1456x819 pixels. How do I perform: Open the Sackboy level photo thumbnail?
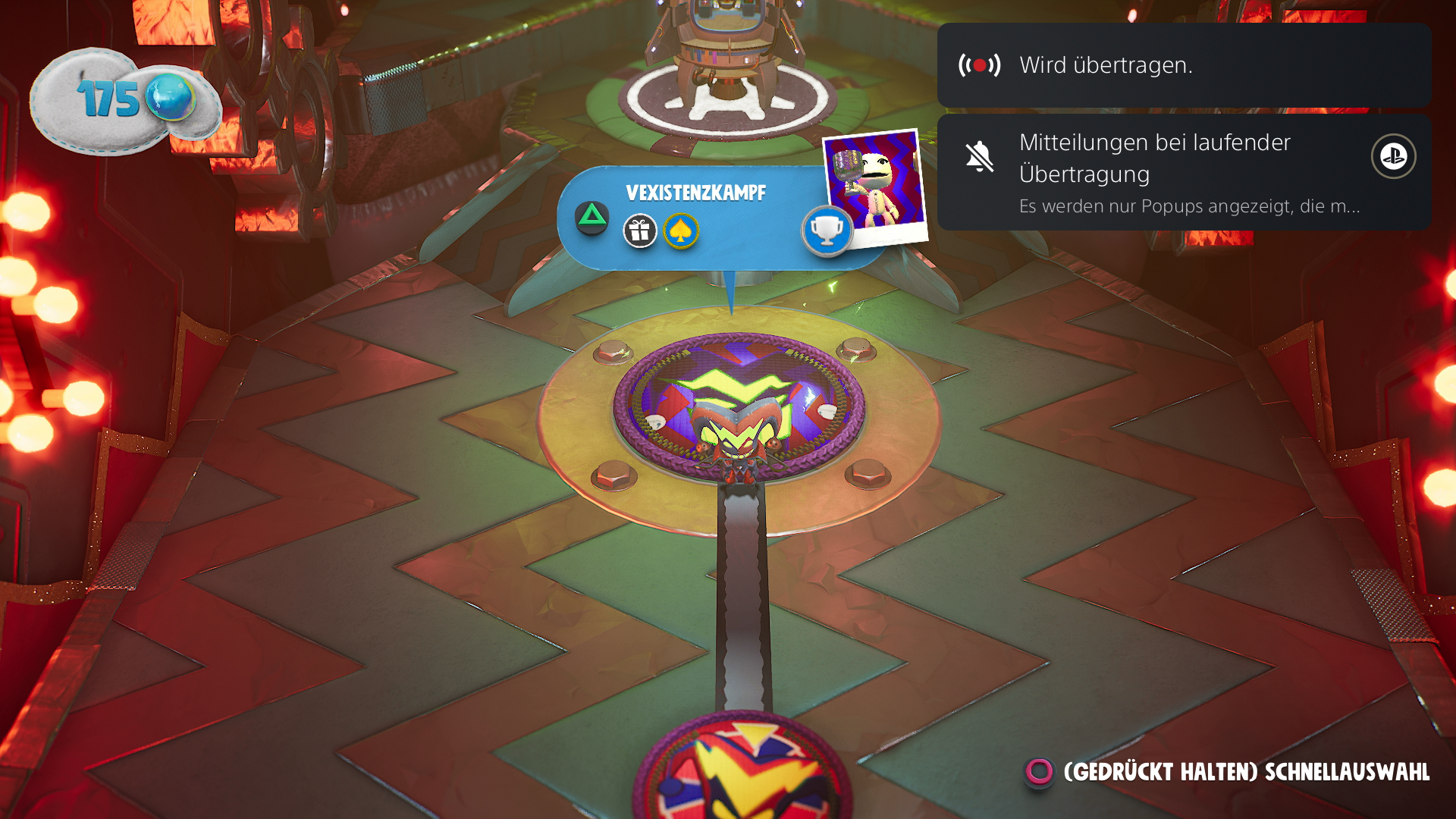[x=875, y=186]
